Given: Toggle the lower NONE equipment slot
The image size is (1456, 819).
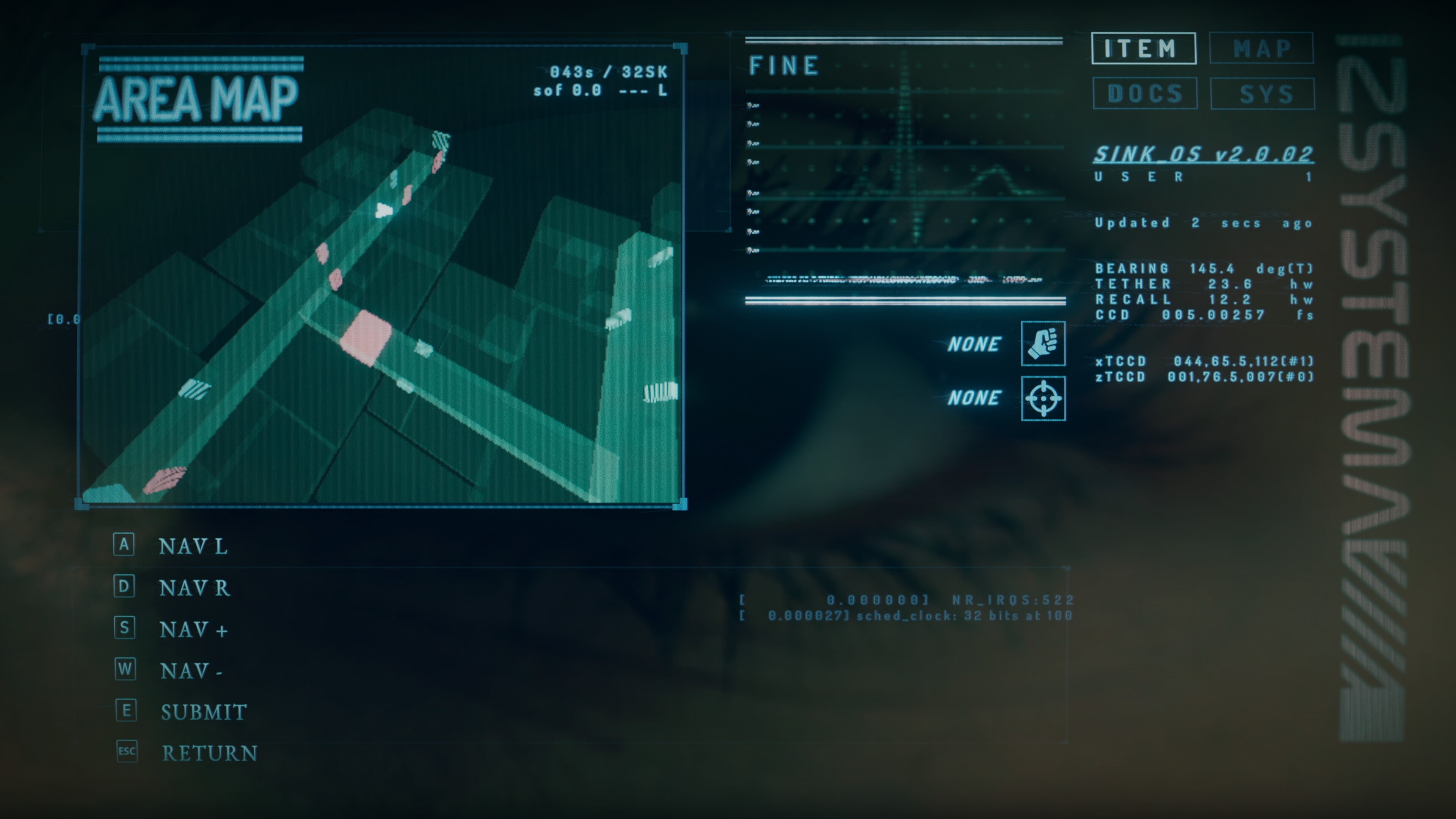Looking at the screenshot, I should (x=975, y=399).
